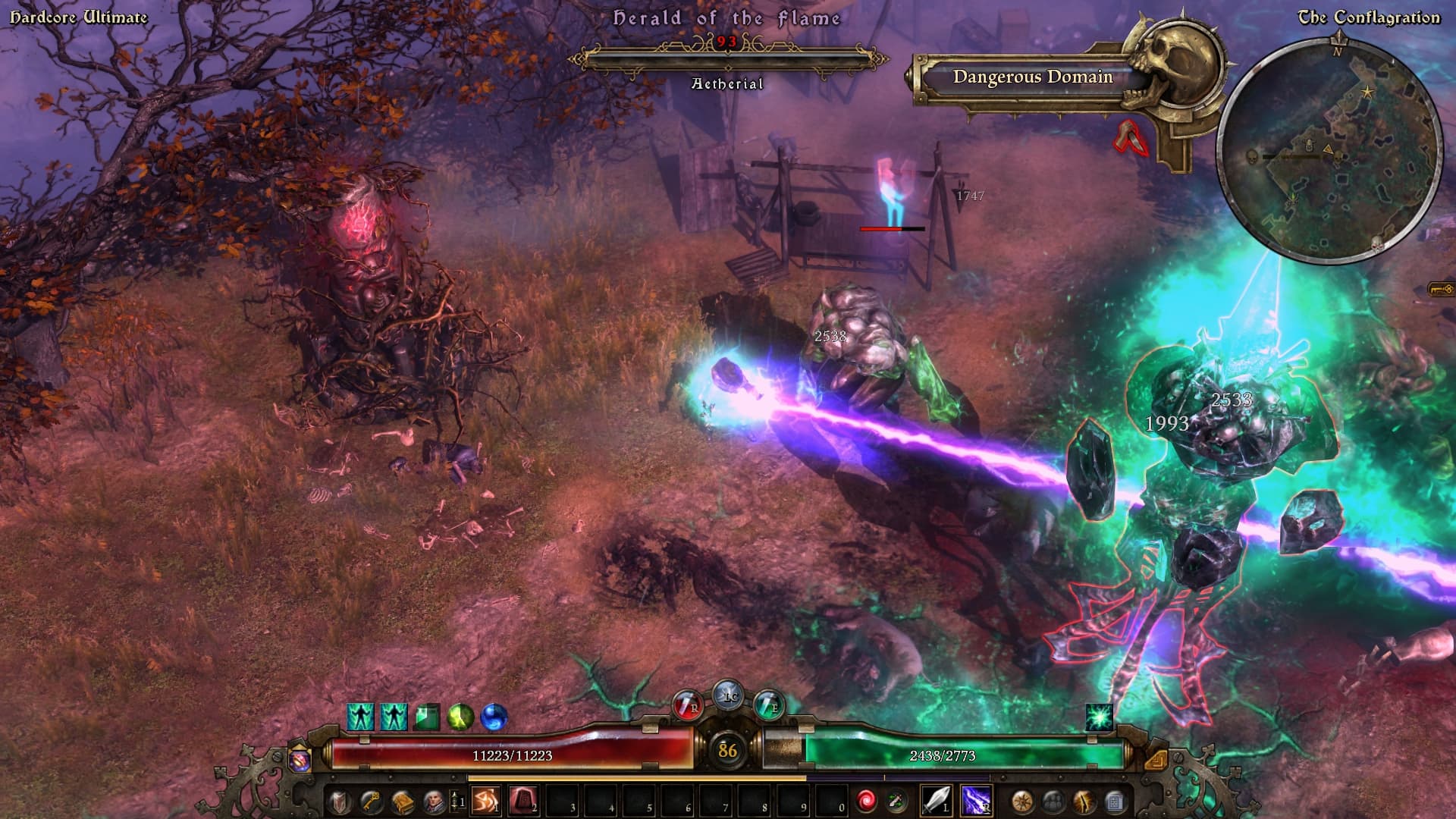Click the weapon swap button
The height and width of the screenshot is (819, 1456).
(897, 801)
